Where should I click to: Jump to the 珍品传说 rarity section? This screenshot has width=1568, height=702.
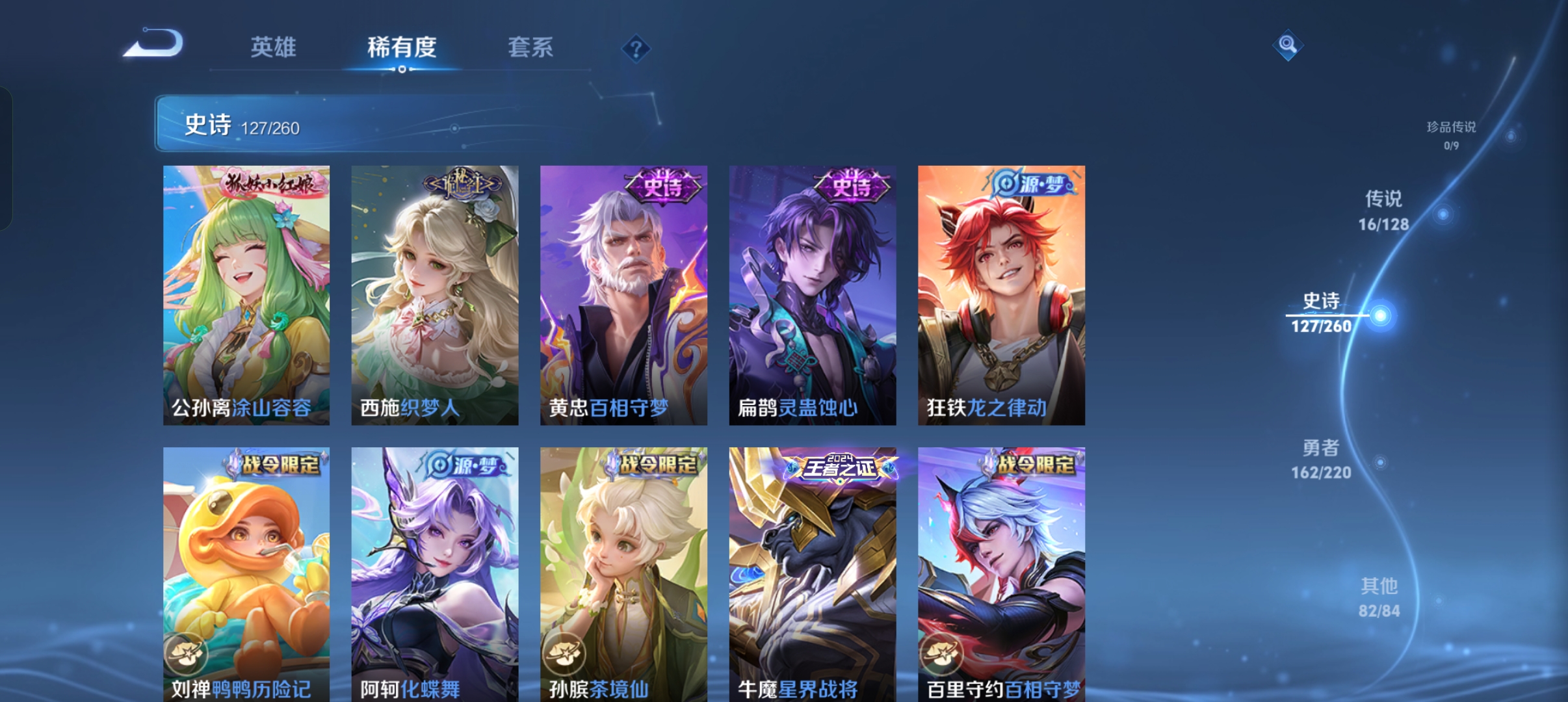click(1451, 134)
